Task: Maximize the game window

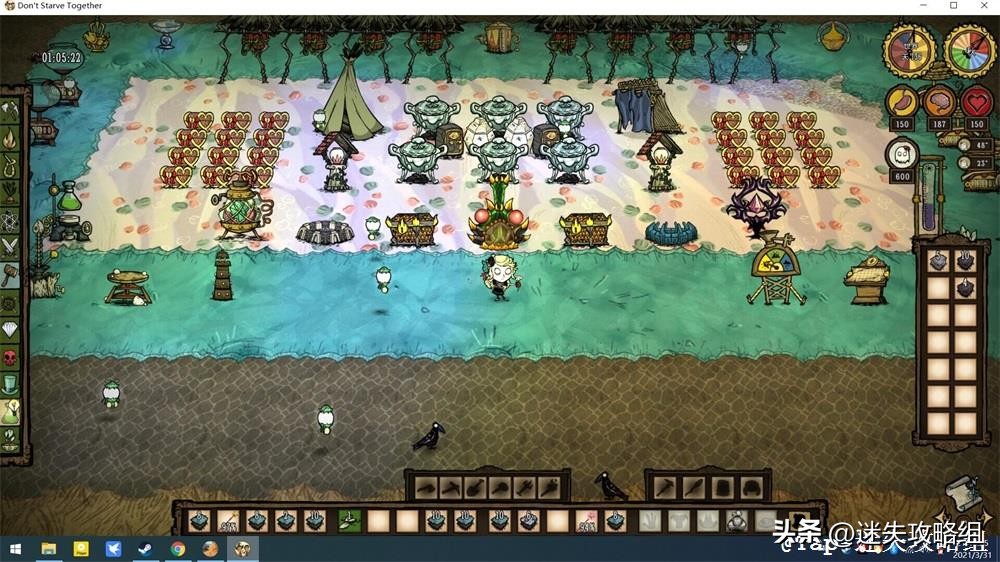Action: click(x=953, y=6)
